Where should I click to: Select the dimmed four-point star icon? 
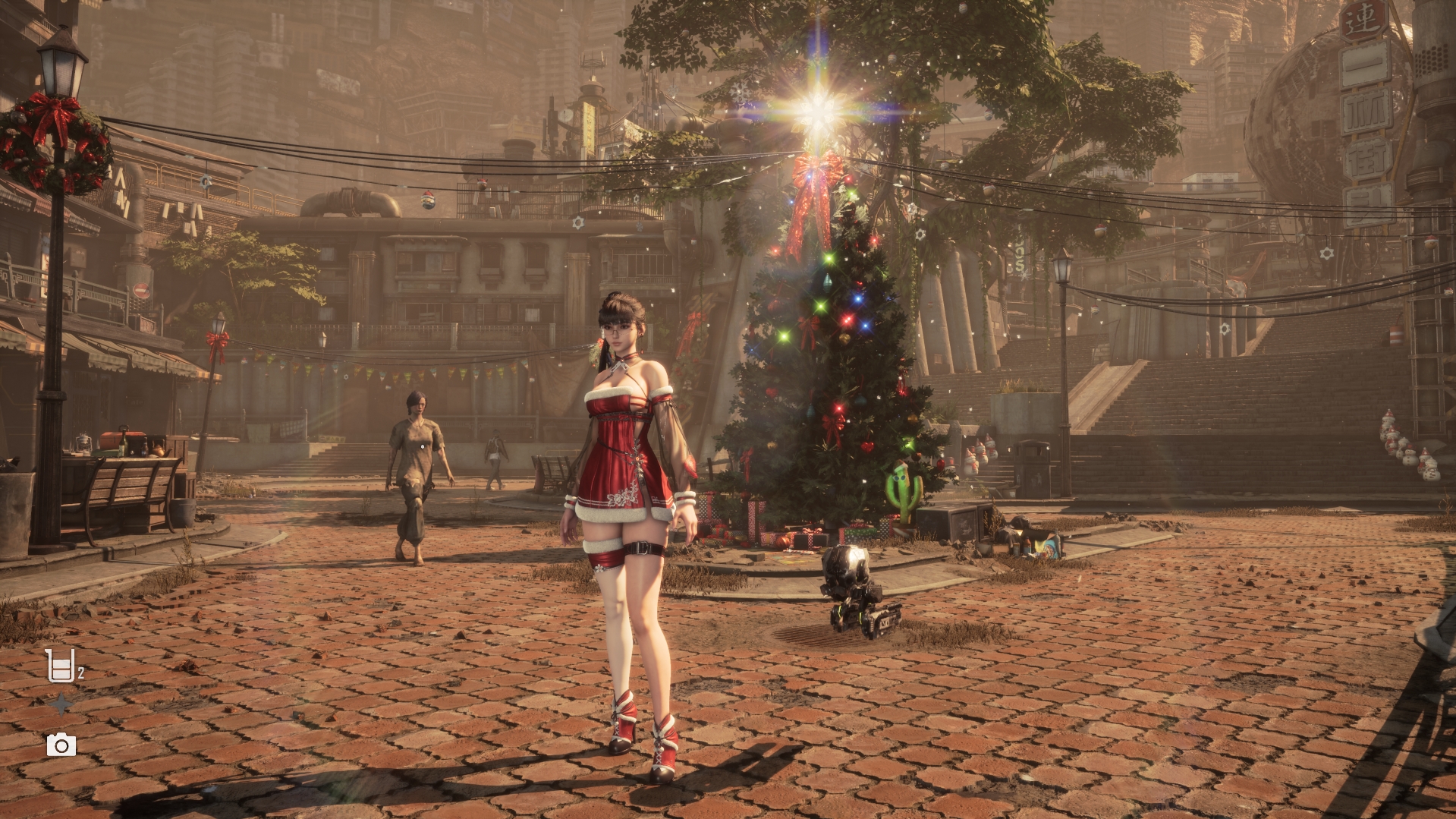point(61,704)
